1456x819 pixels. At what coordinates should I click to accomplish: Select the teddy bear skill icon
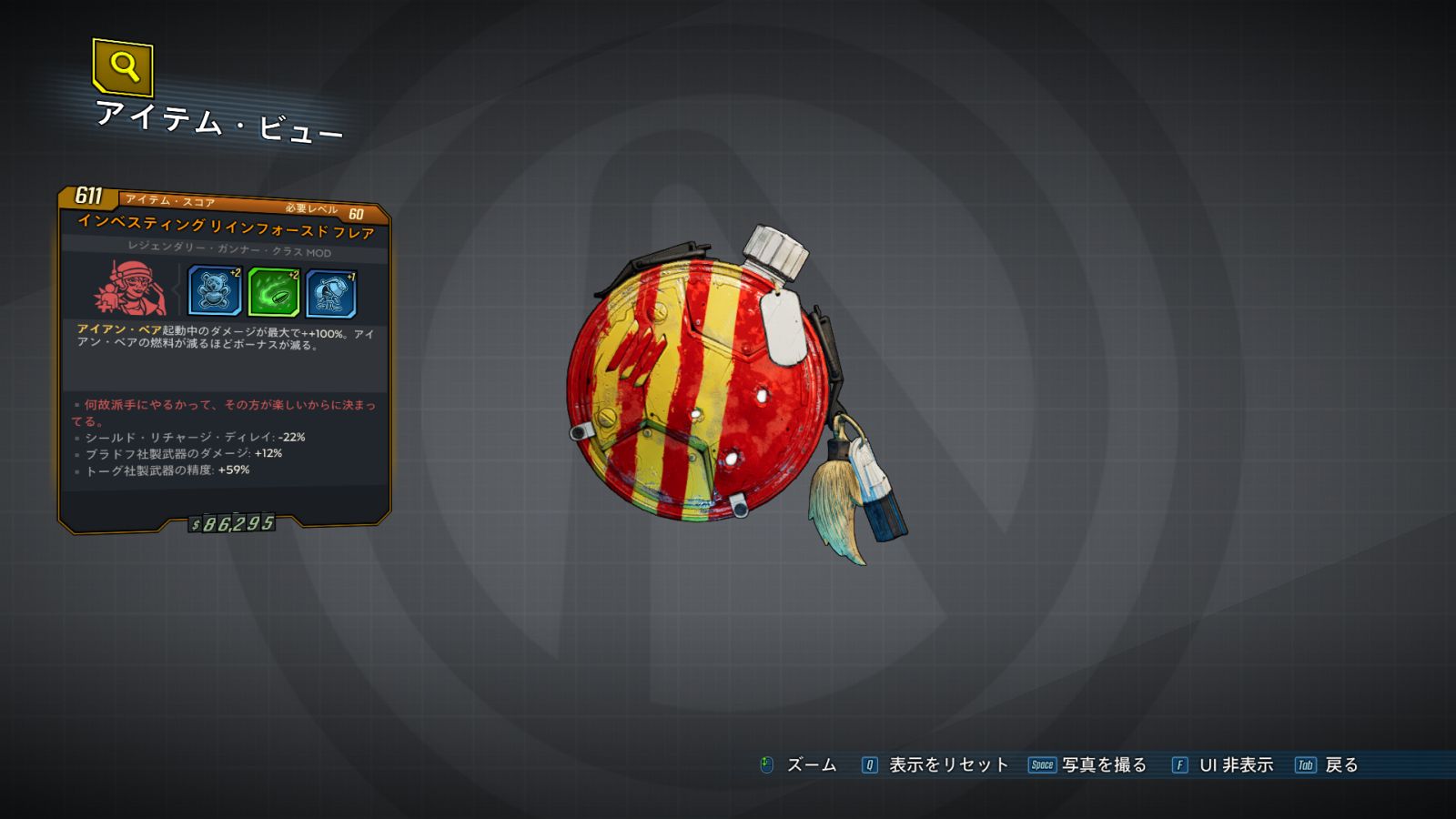215,291
